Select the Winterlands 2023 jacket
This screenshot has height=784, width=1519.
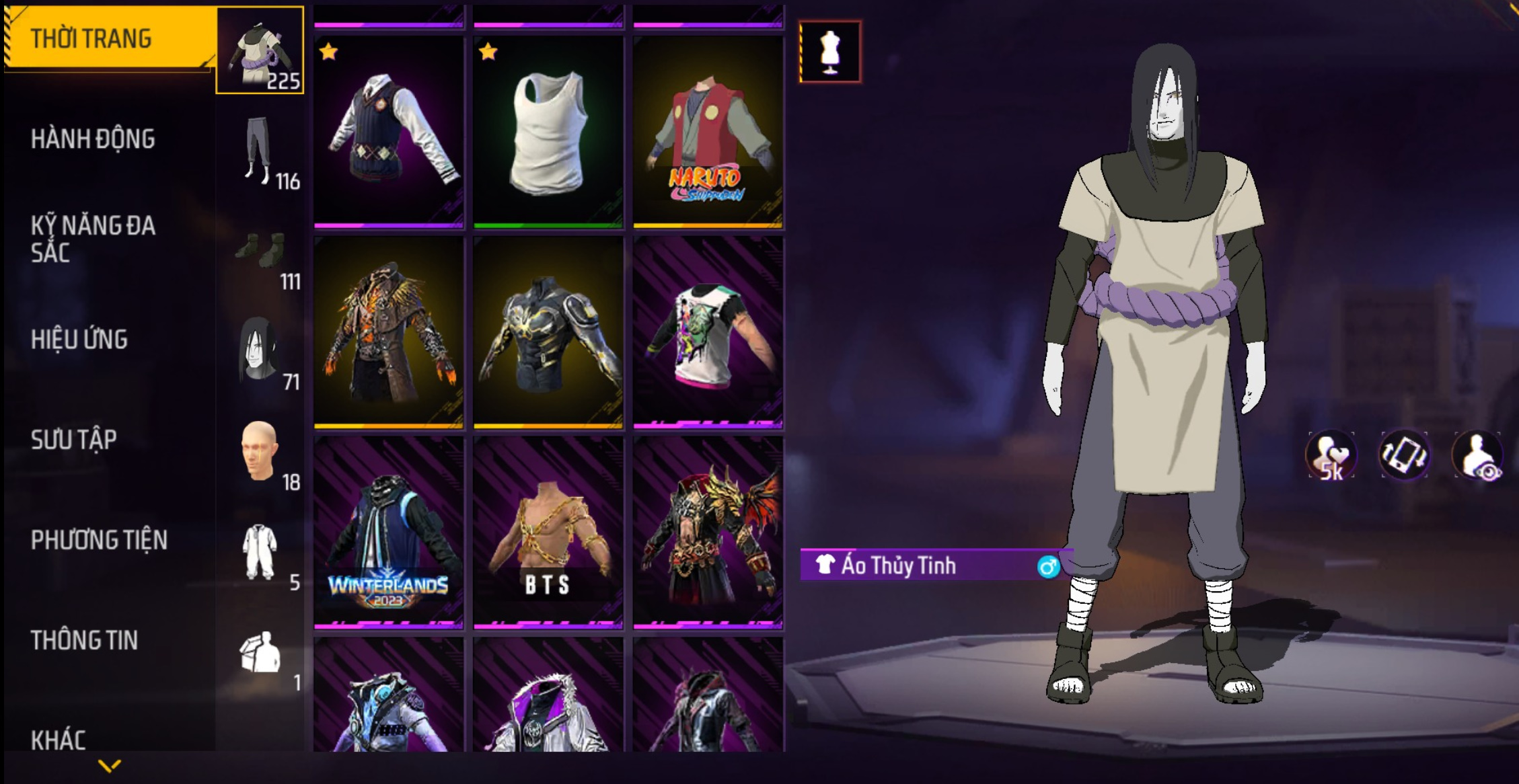(x=389, y=533)
